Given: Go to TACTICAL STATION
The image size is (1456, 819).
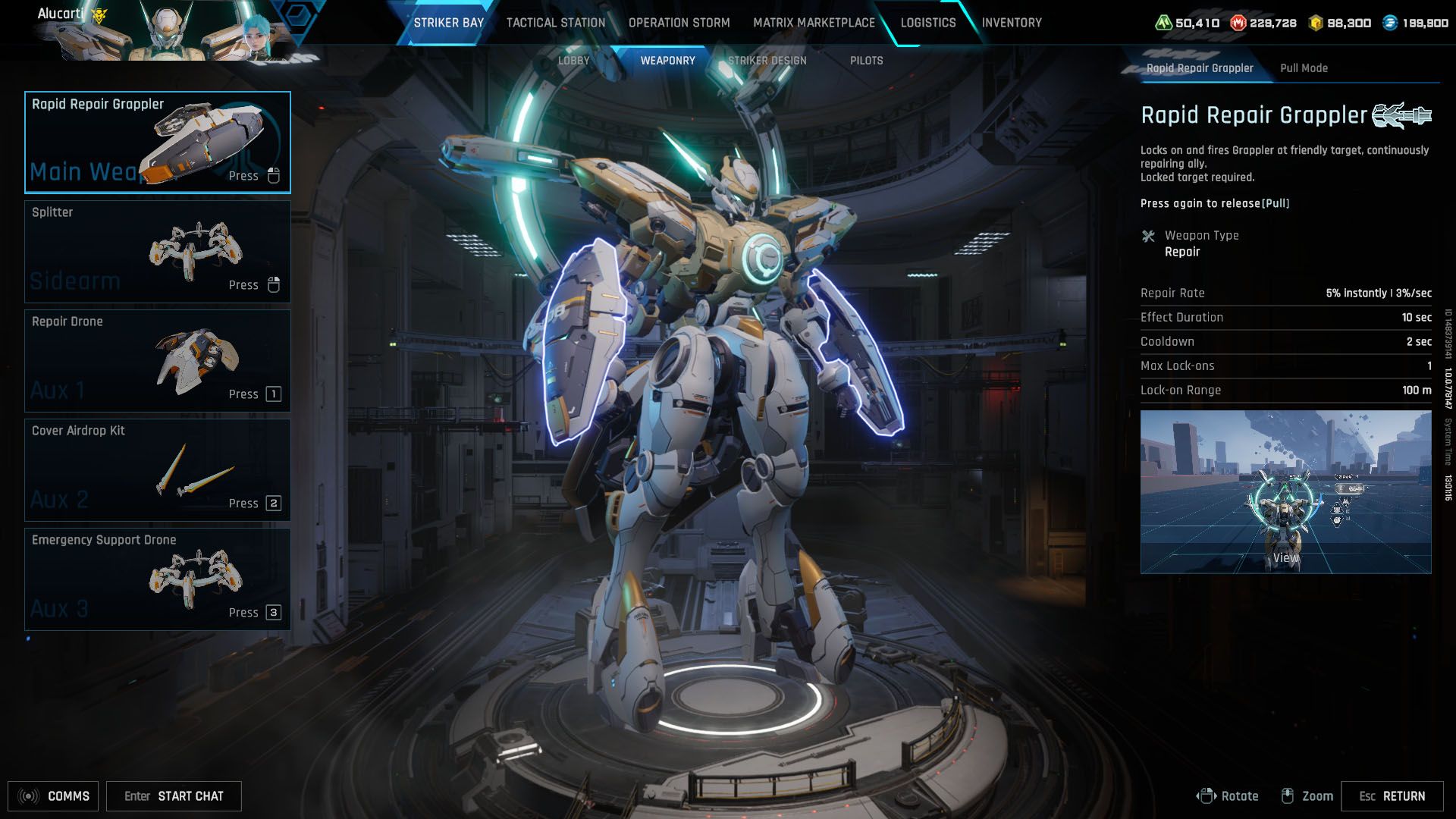Looking at the screenshot, I should tap(554, 23).
